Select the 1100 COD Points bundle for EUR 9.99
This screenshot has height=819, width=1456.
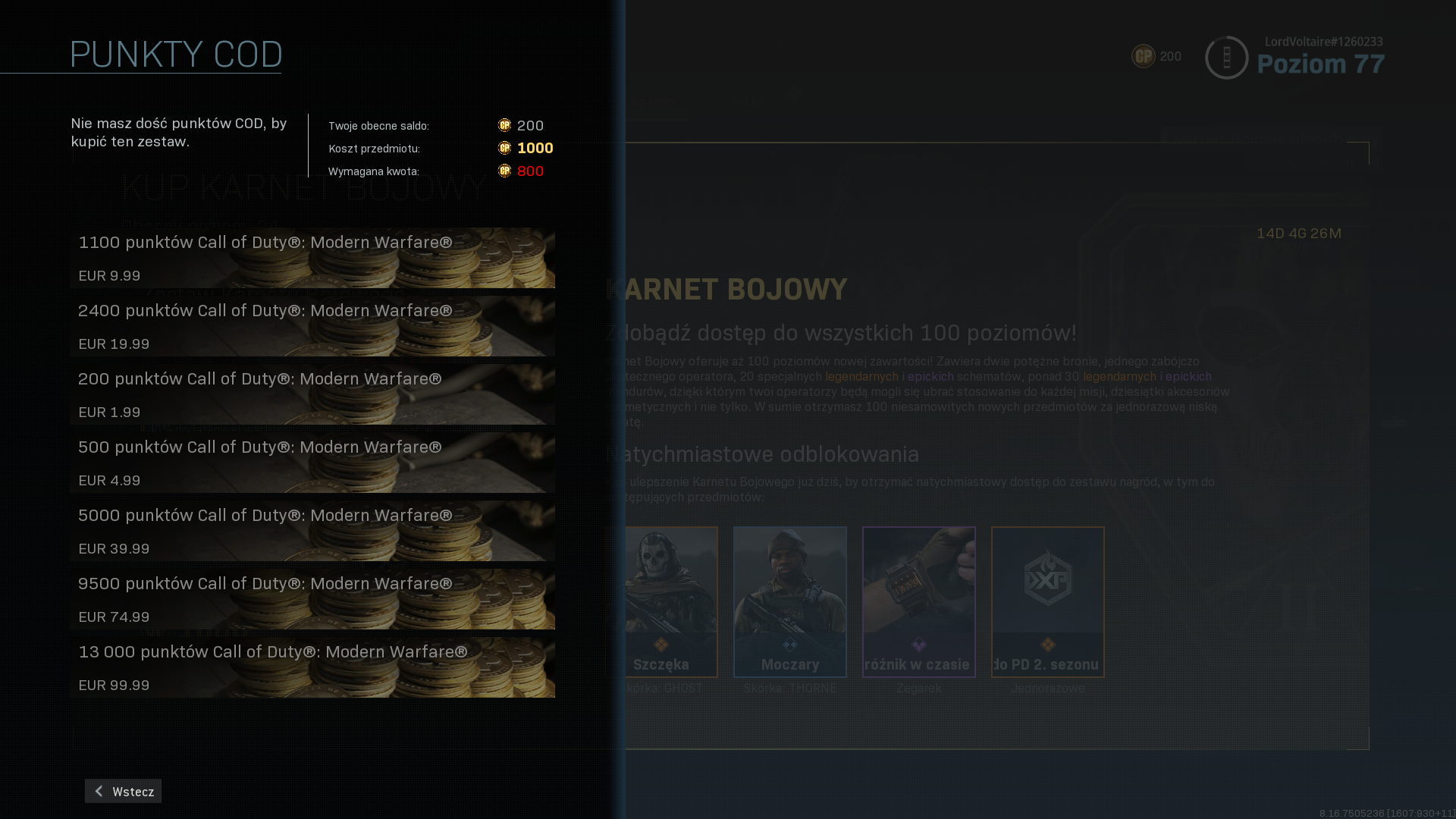(311, 258)
